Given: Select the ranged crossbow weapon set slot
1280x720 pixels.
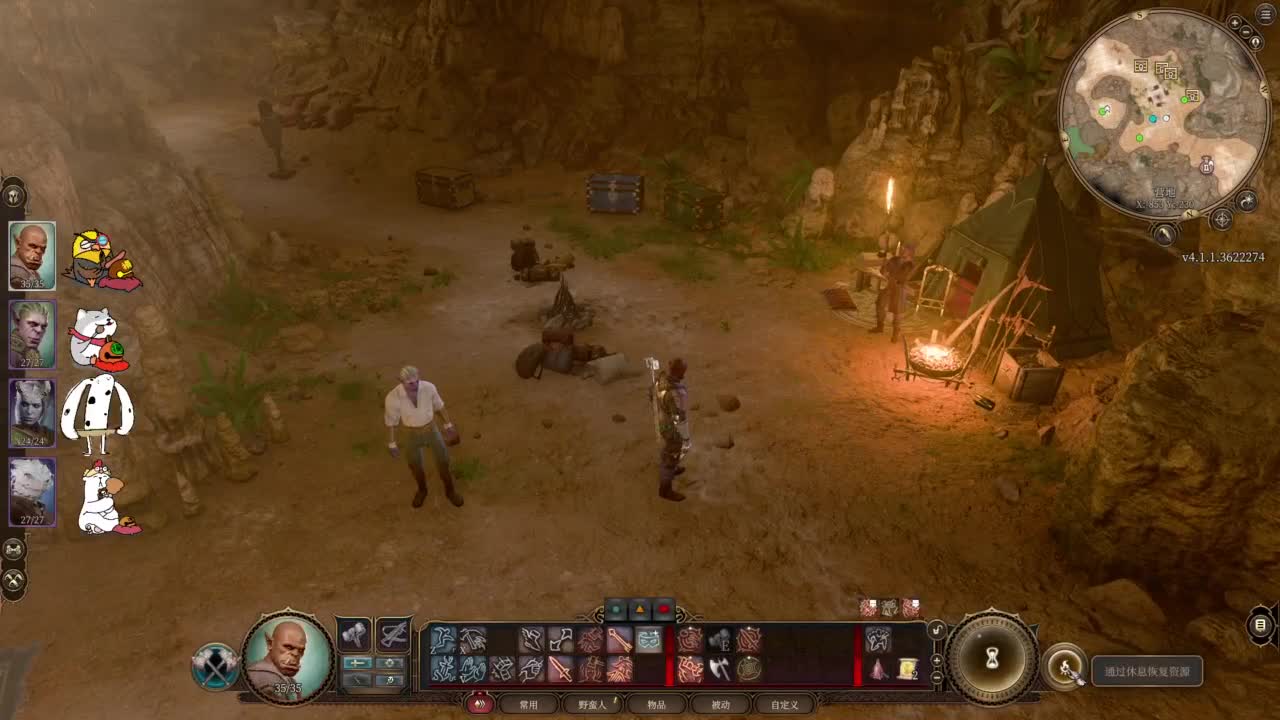Looking at the screenshot, I should (393, 634).
